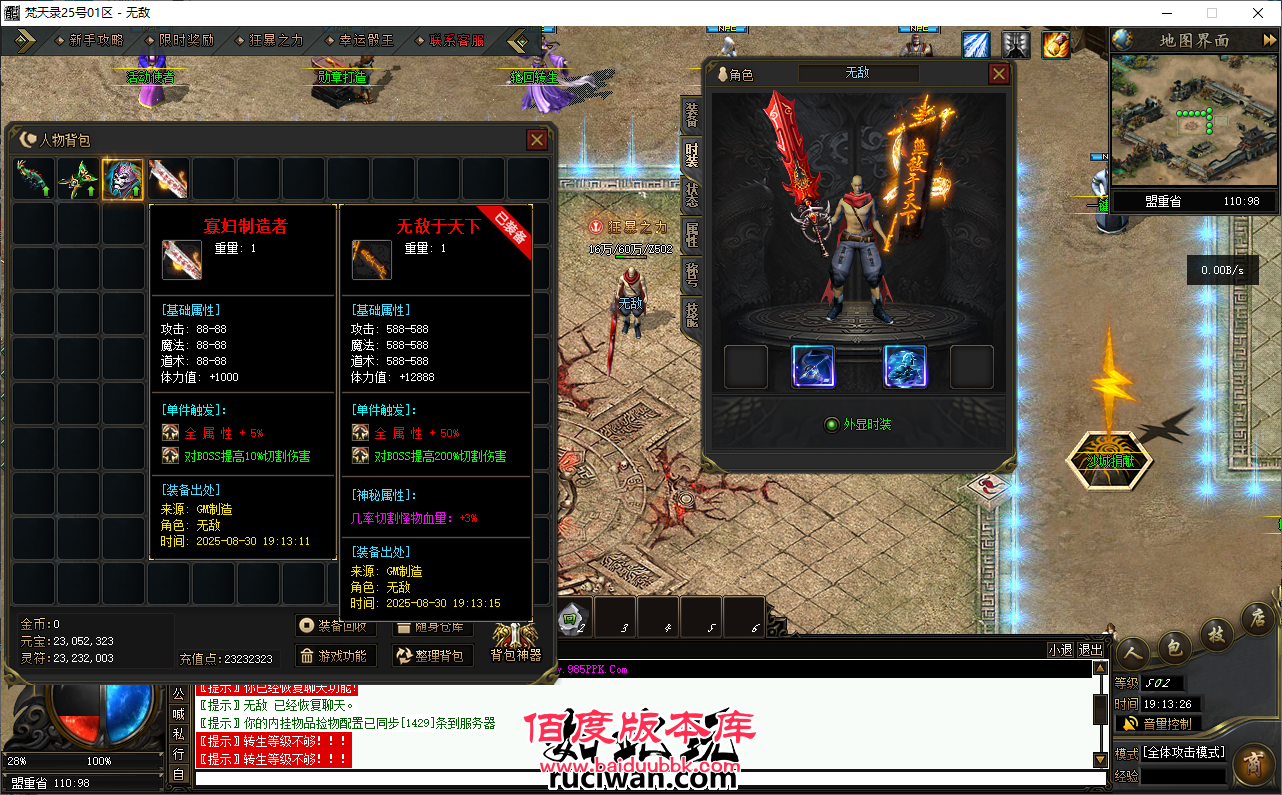Open the 沙城捐献 hexagon icon

[1109, 461]
